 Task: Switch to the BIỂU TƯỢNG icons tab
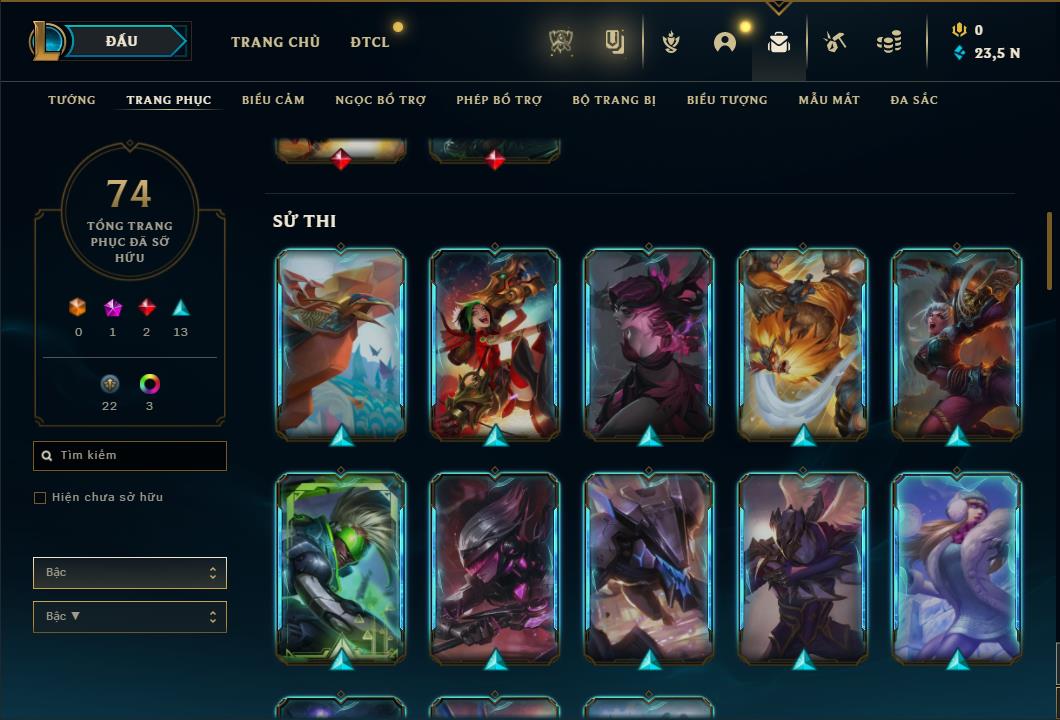(727, 100)
